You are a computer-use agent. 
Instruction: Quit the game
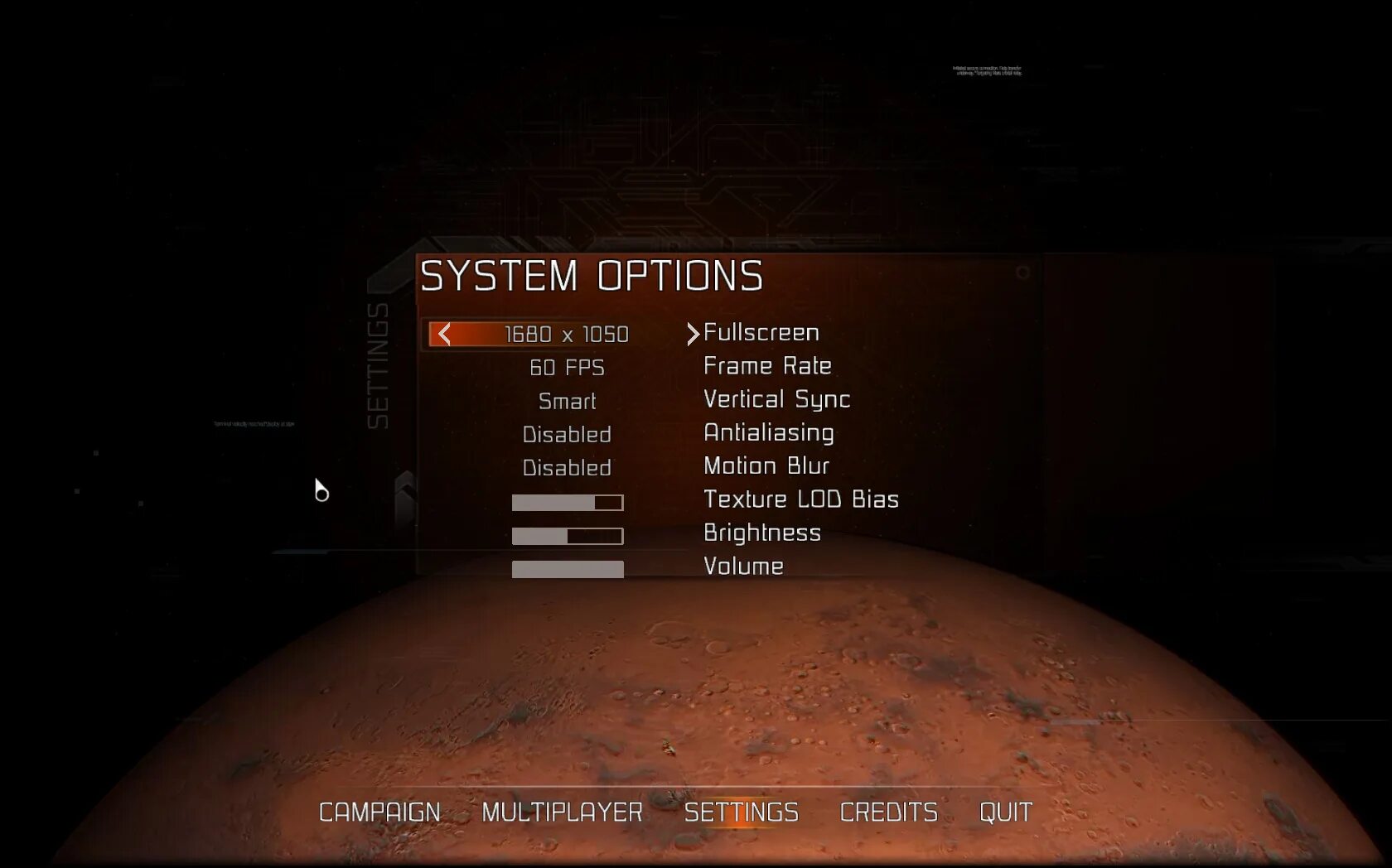coord(1005,813)
